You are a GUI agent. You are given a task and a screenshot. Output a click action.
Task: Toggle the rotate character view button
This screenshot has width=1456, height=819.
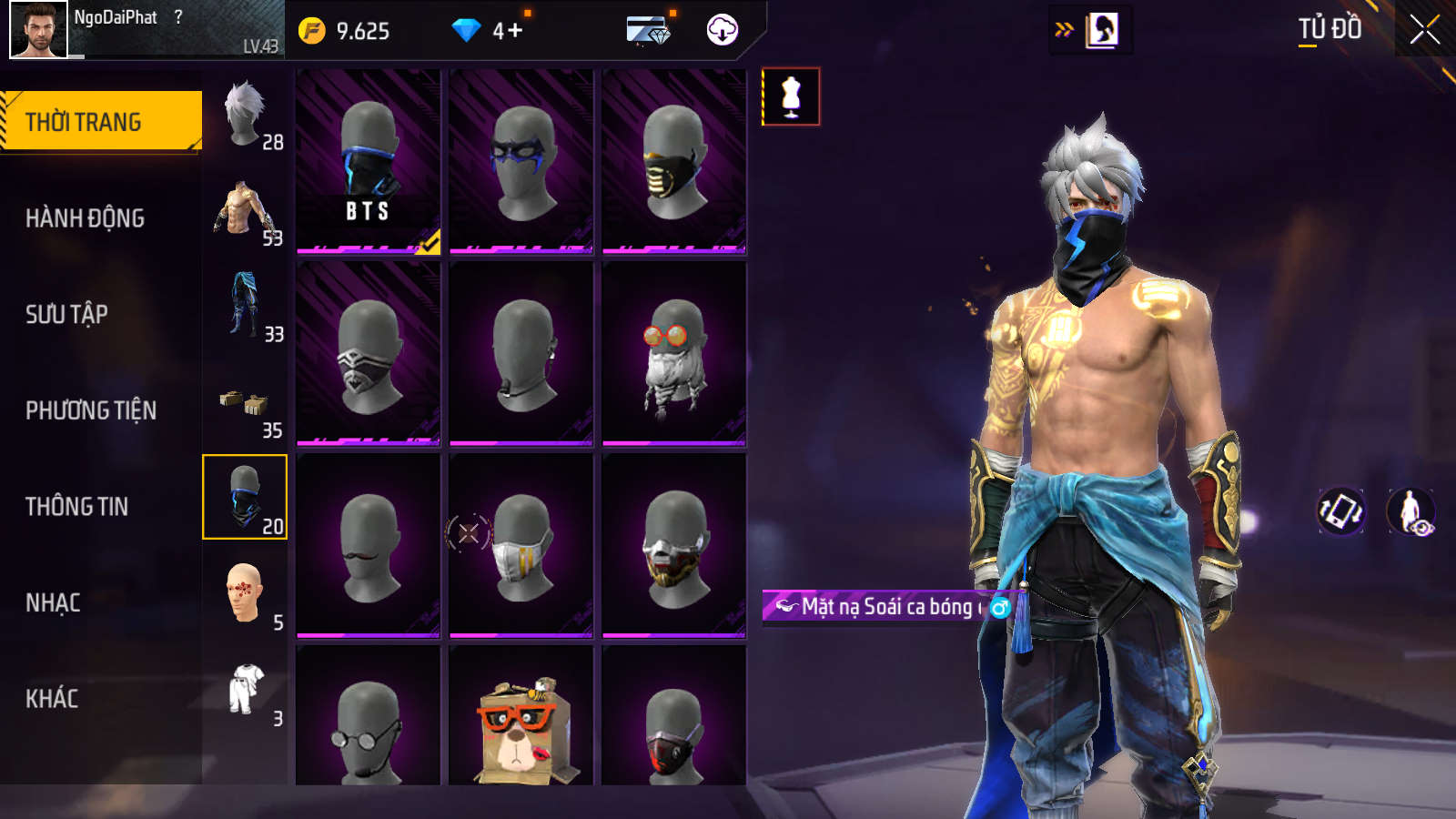coord(1341,511)
